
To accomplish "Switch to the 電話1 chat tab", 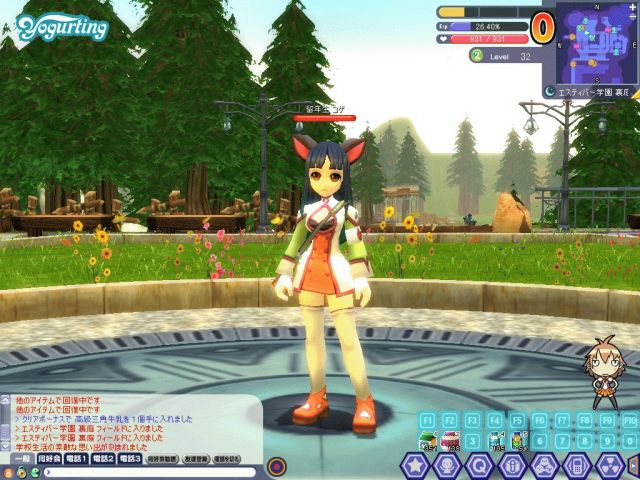I will 77,458.
